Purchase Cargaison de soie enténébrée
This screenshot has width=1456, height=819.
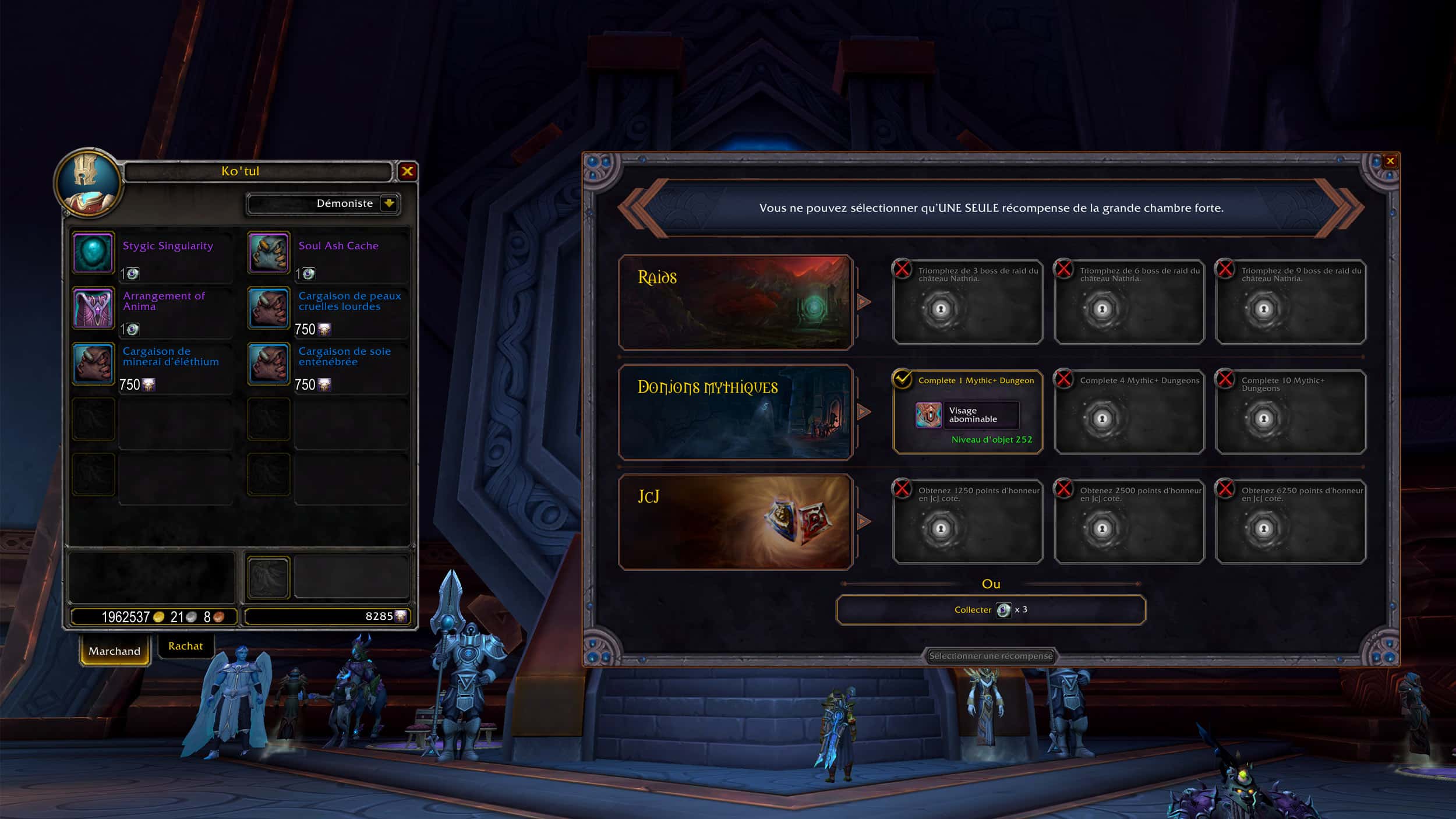click(x=268, y=364)
